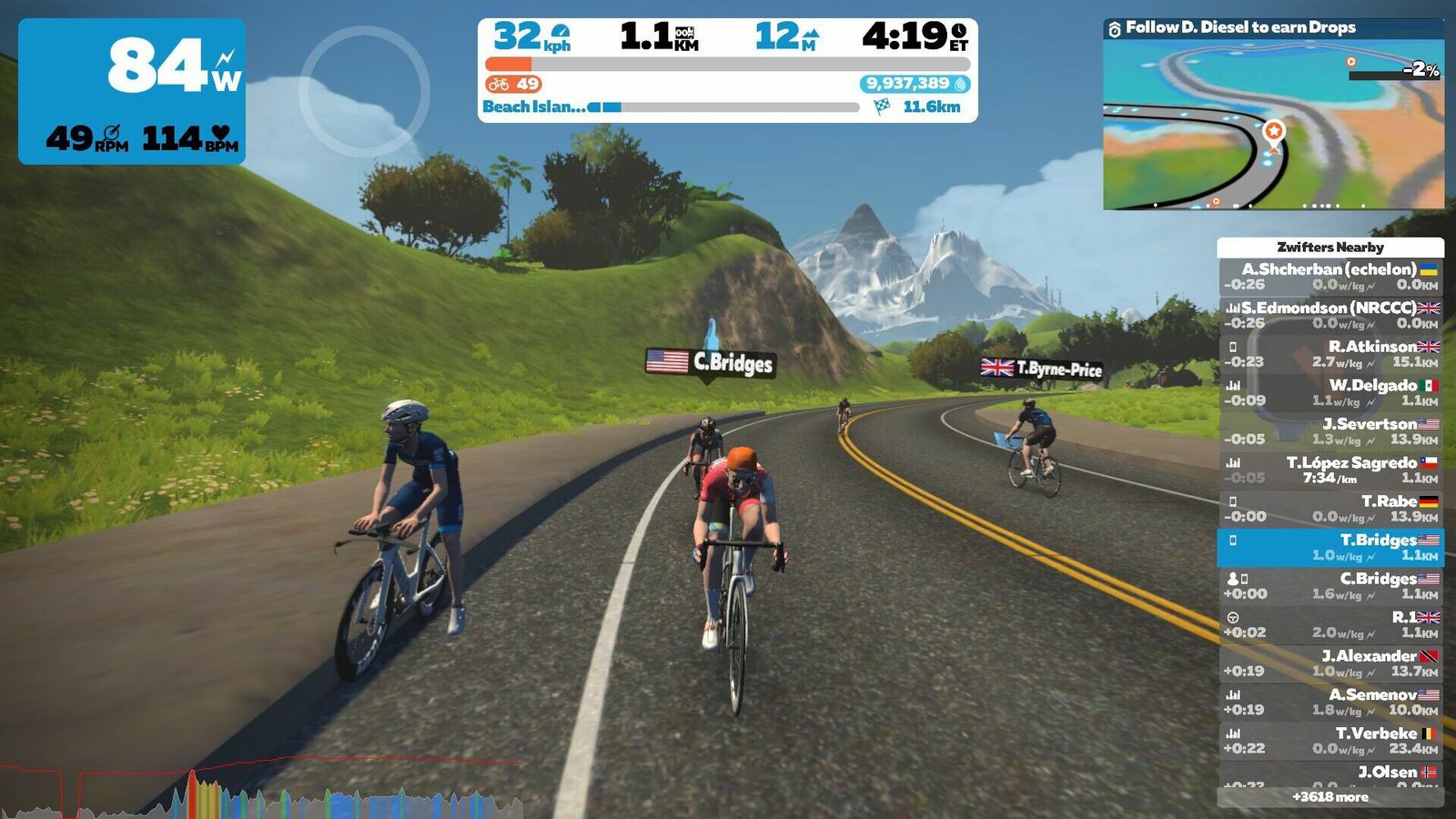Select C.Bridges row in rider list
Image resolution: width=1456 pixels, height=819 pixels.
coord(1330,586)
